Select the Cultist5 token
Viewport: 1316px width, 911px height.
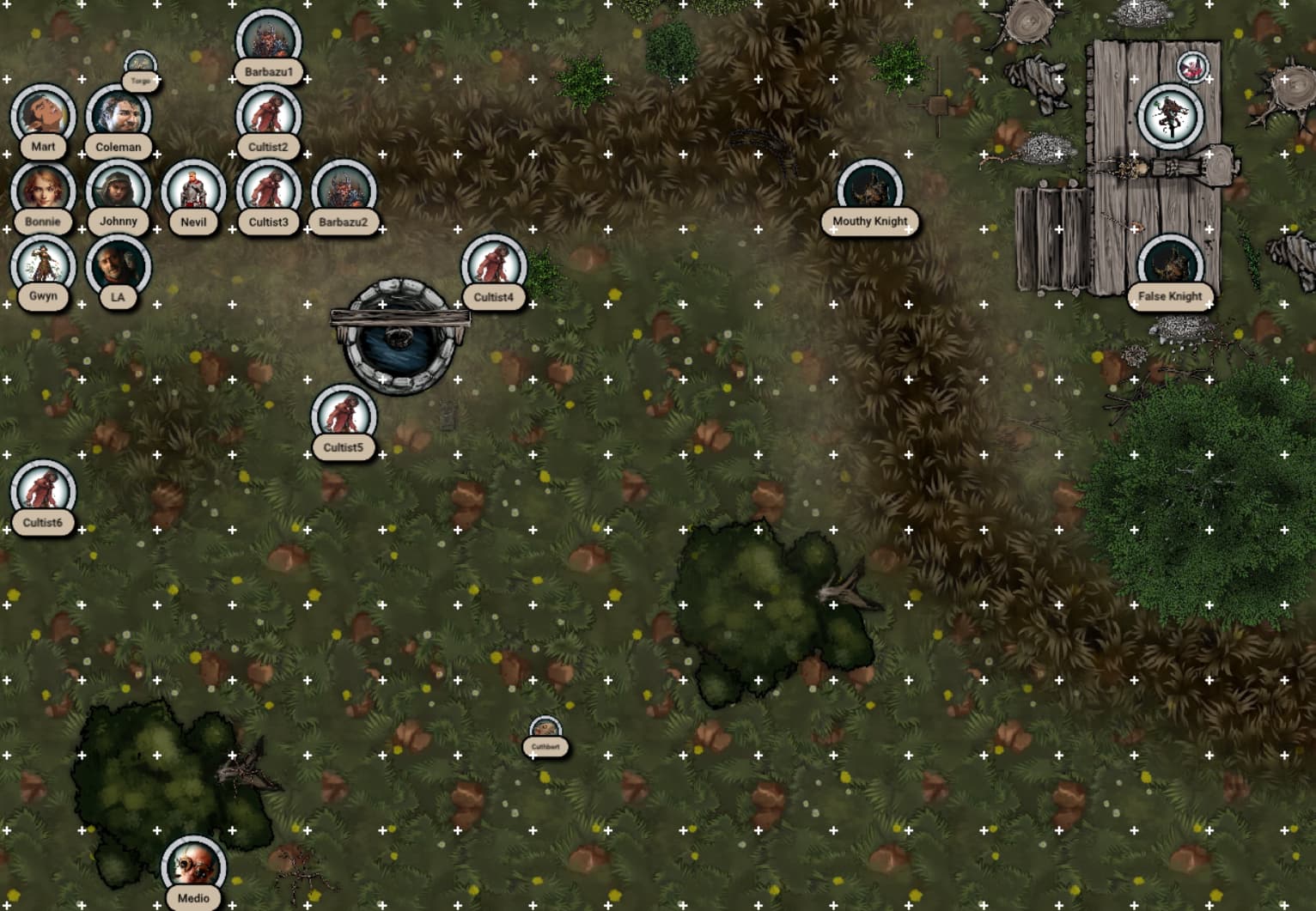[344, 417]
